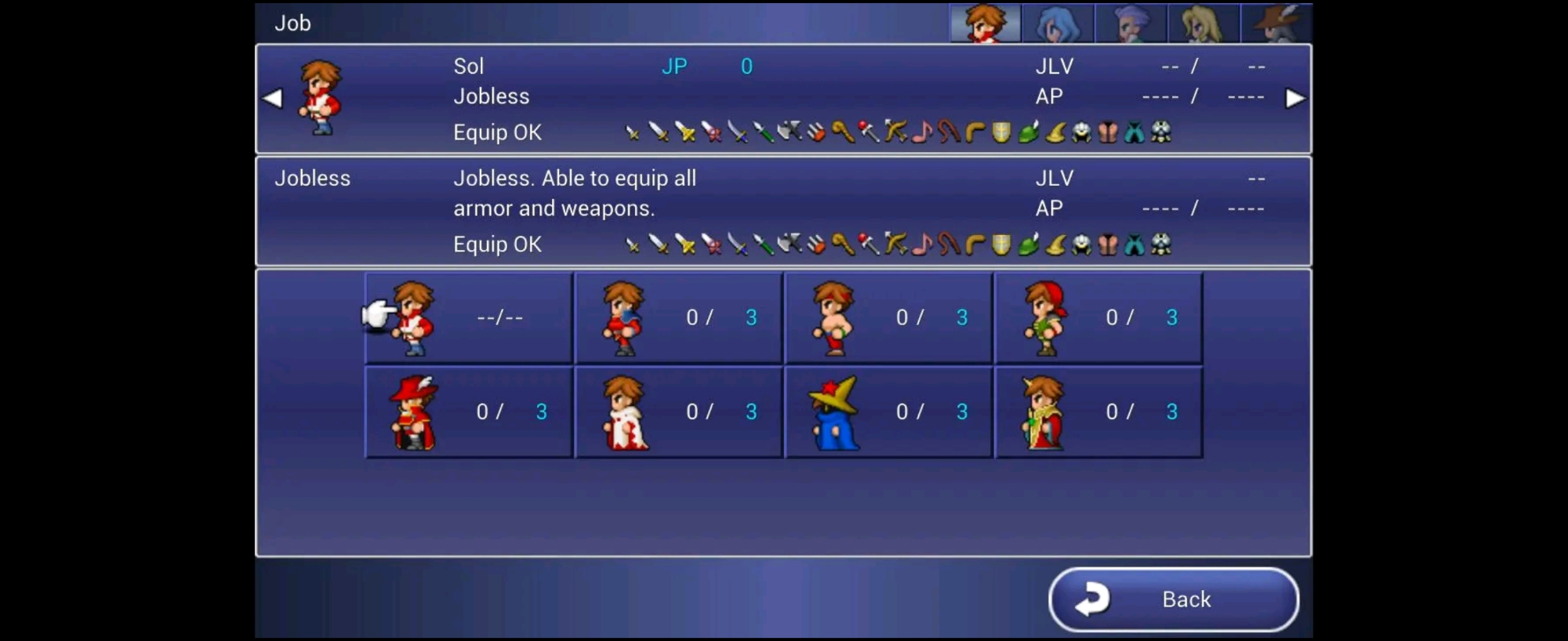The image size is (1568, 641).
Task: Switch to the blue-haired character portrait
Action: point(1058,23)
